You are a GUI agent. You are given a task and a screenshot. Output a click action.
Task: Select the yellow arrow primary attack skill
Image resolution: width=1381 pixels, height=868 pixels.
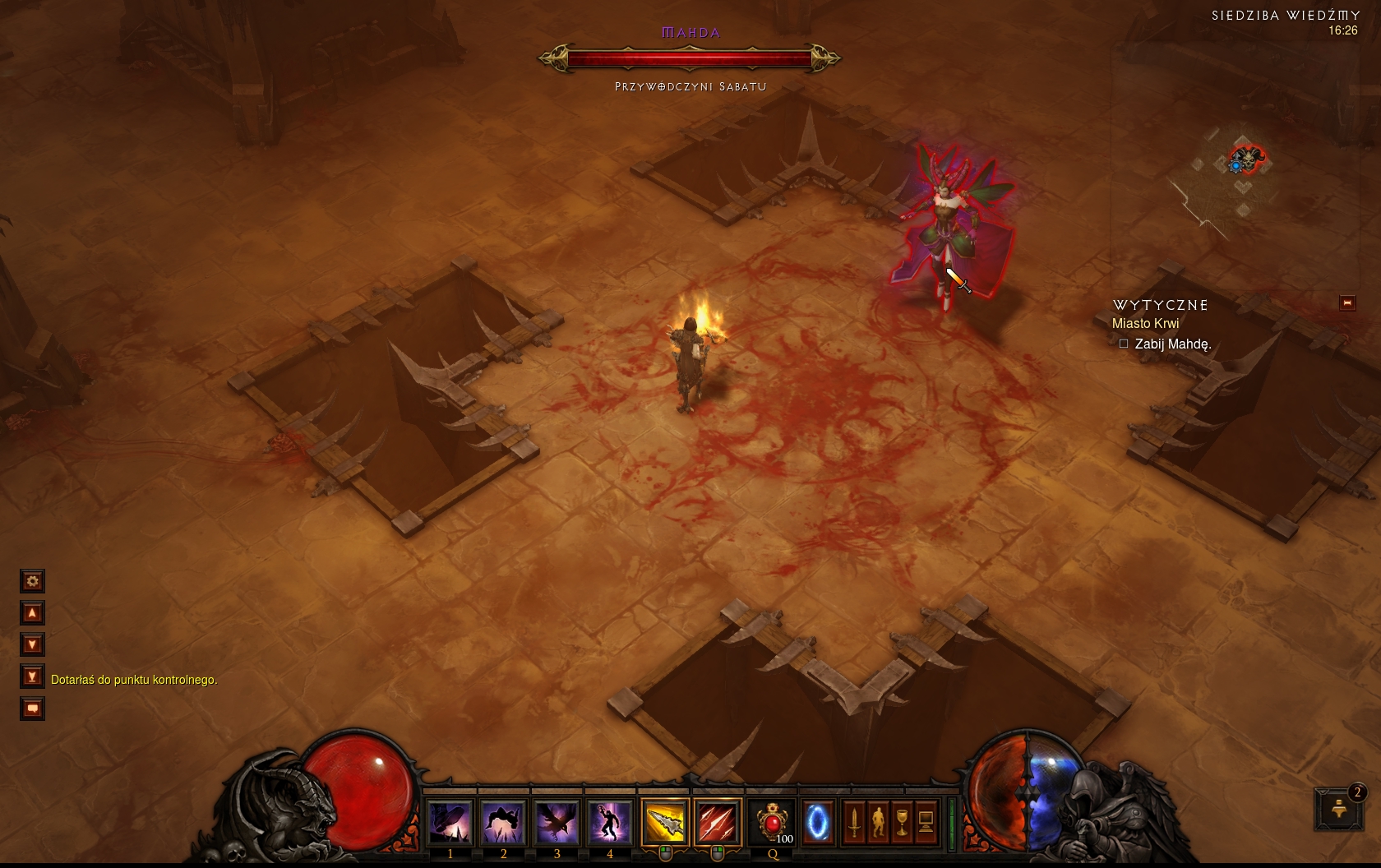pyautogui.click(x=665, y=821)
